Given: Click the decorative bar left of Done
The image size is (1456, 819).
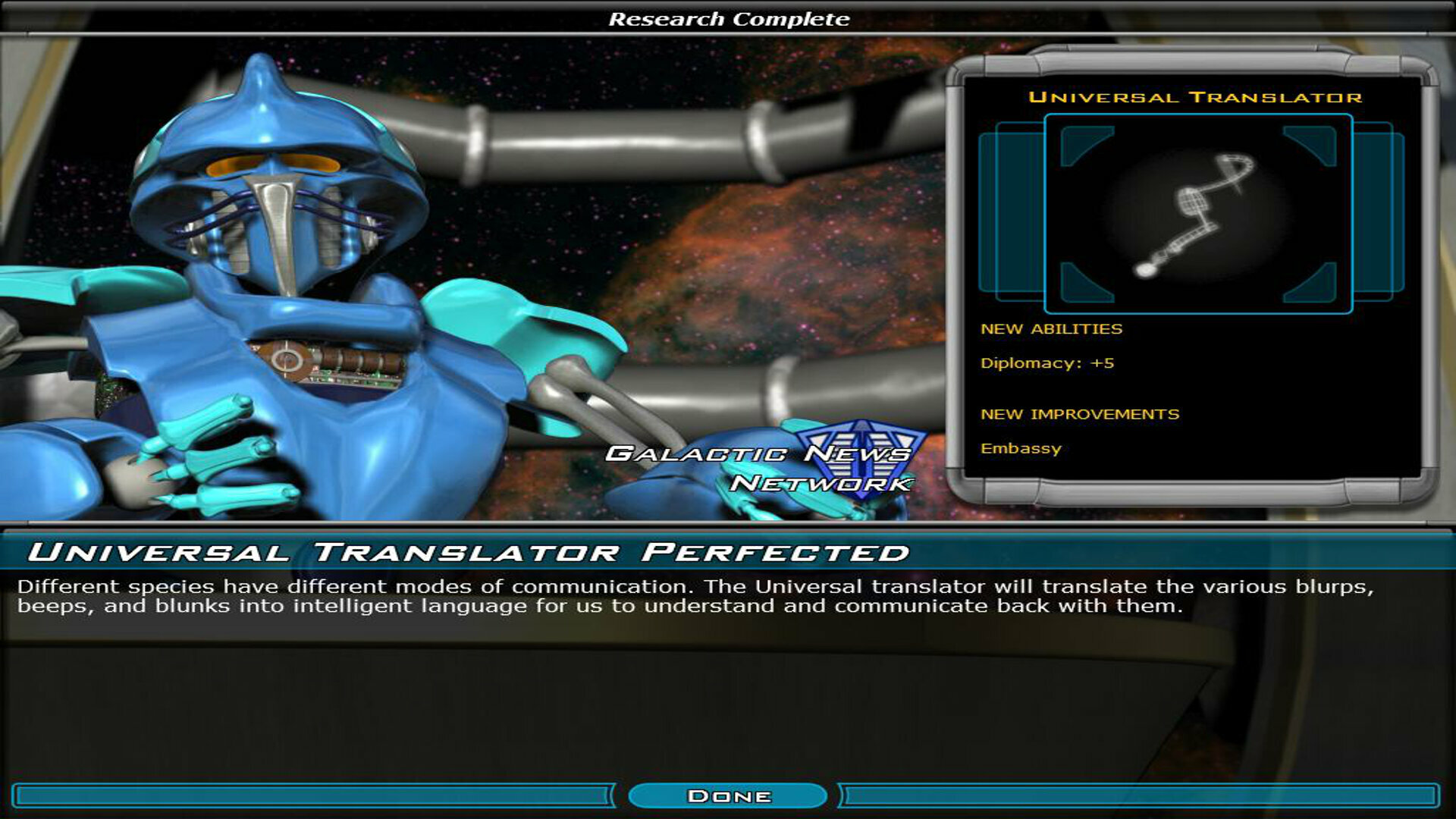Looking at the screenshot, I should [x=303, y=795].
